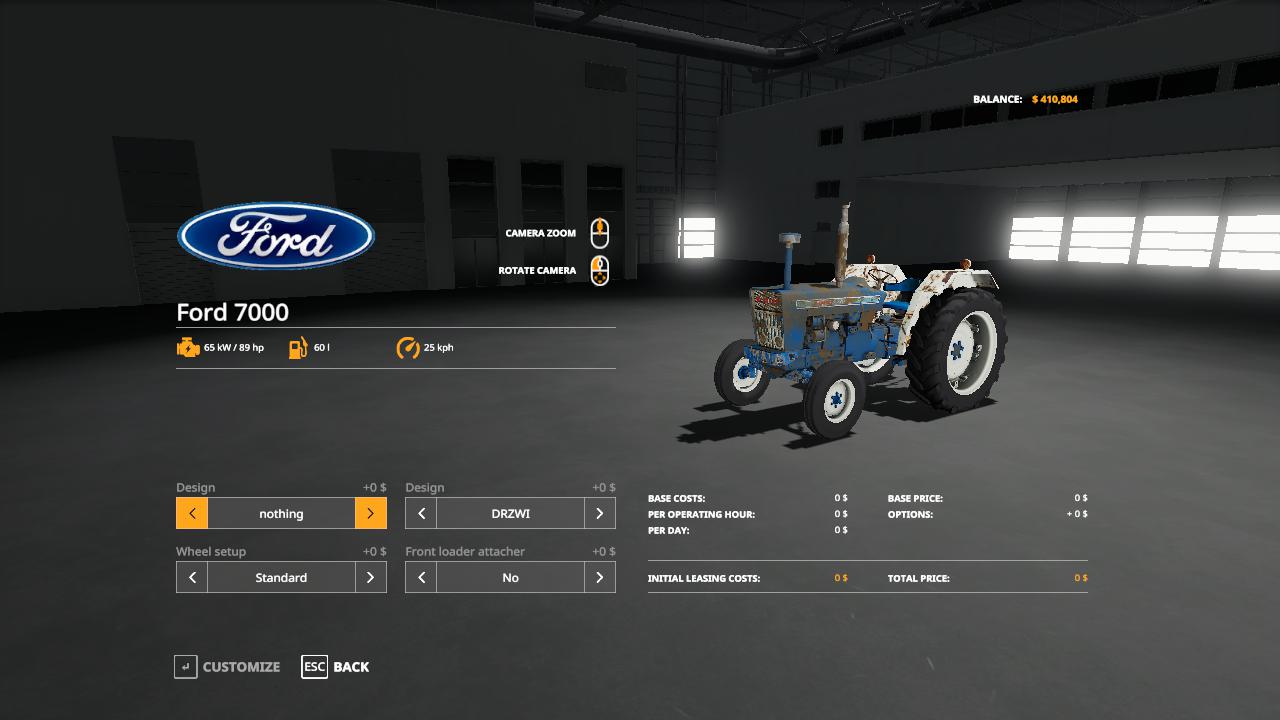Switch Wheel setup to the previous option

(192, 578)
